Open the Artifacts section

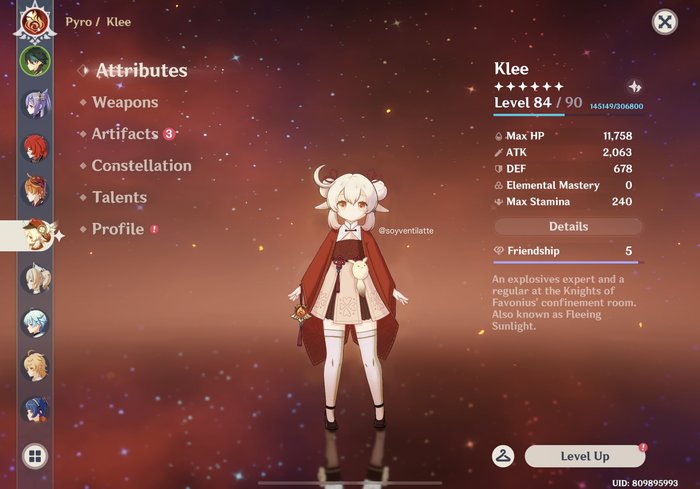pyautogui.click(x=125, y=134)
